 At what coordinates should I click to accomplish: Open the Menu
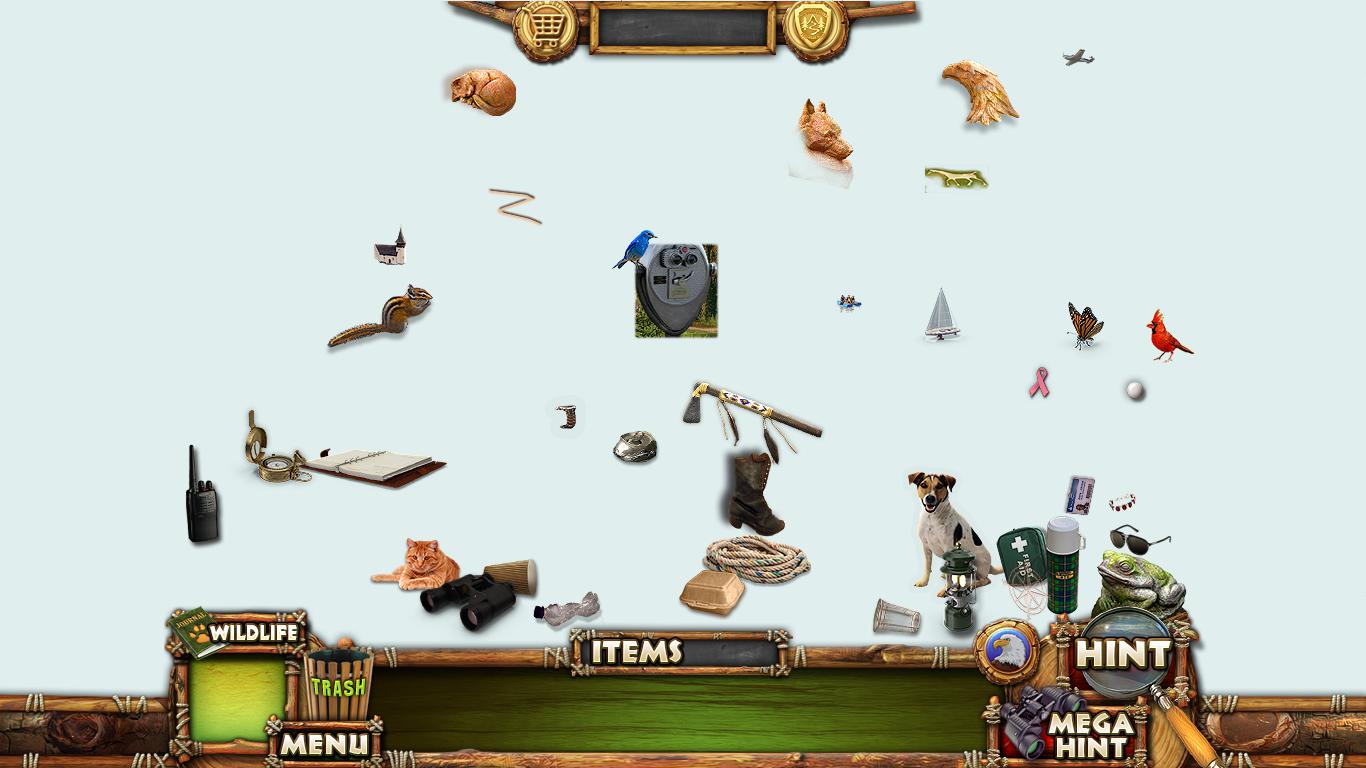click(323, 743)
